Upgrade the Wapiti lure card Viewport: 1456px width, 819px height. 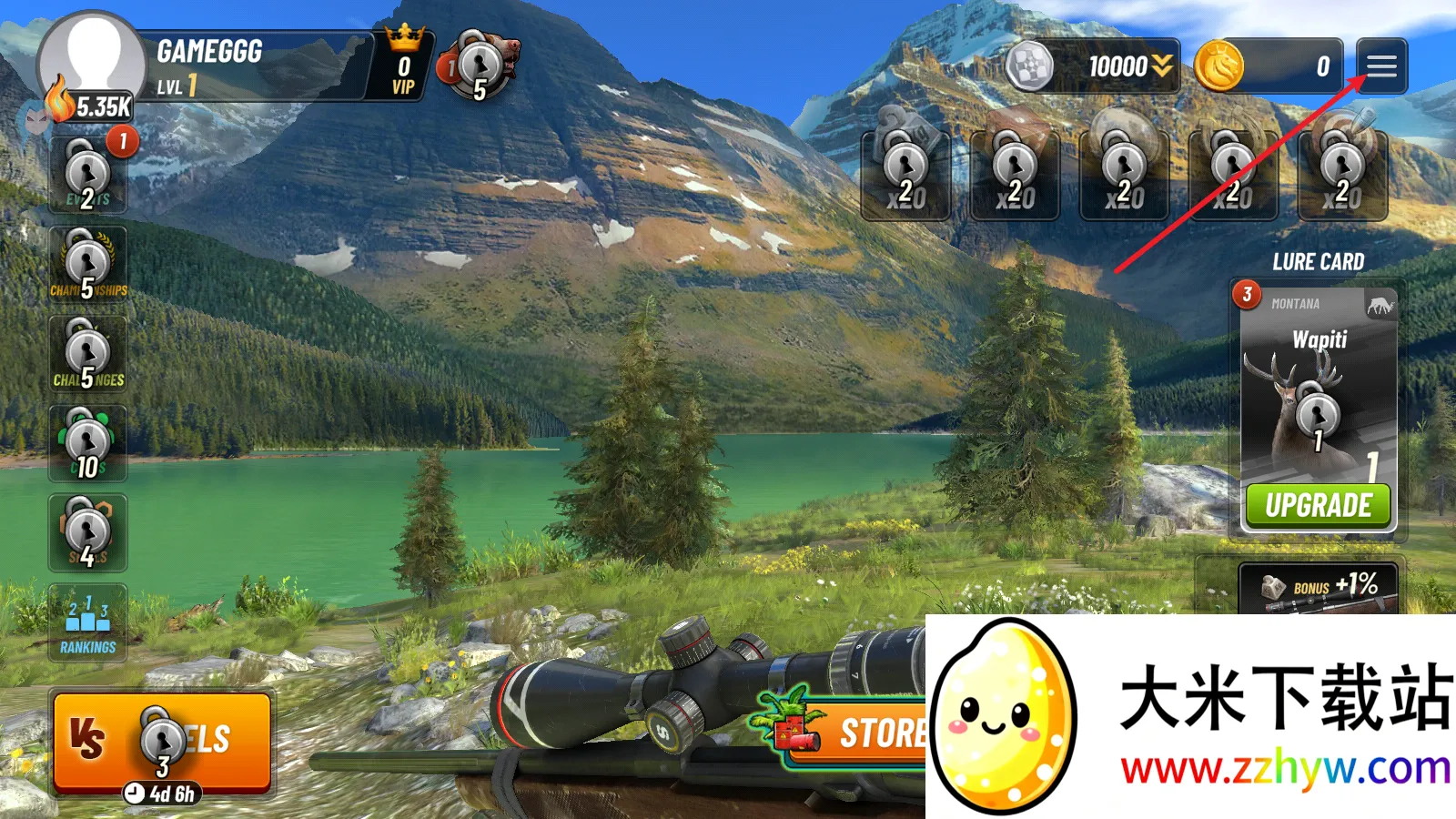click(1318, 505)
